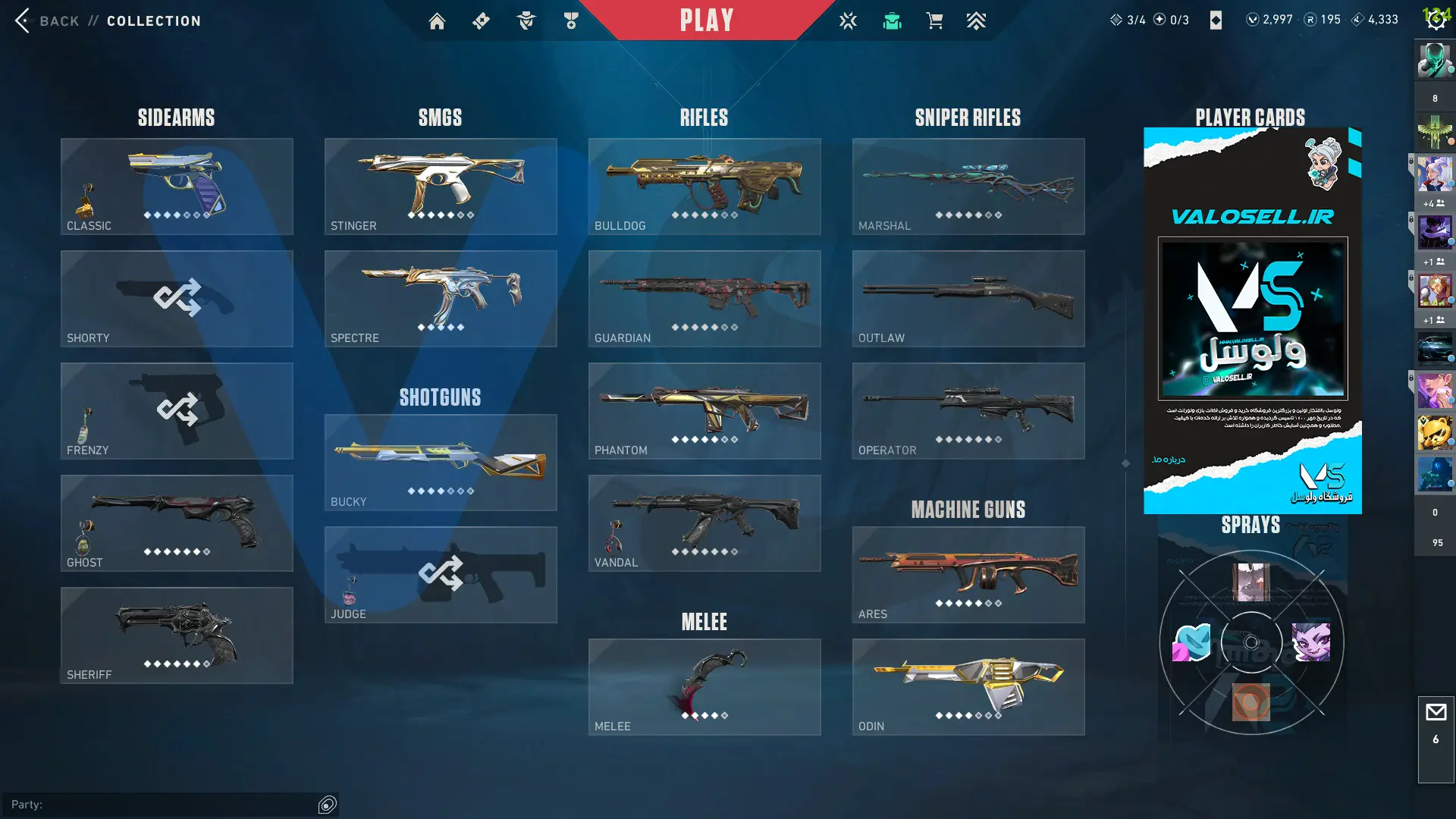The width and height of the screenshot is (1456, 819).
Task: Select the Phantom rifle slot
Action: point(704,411)
